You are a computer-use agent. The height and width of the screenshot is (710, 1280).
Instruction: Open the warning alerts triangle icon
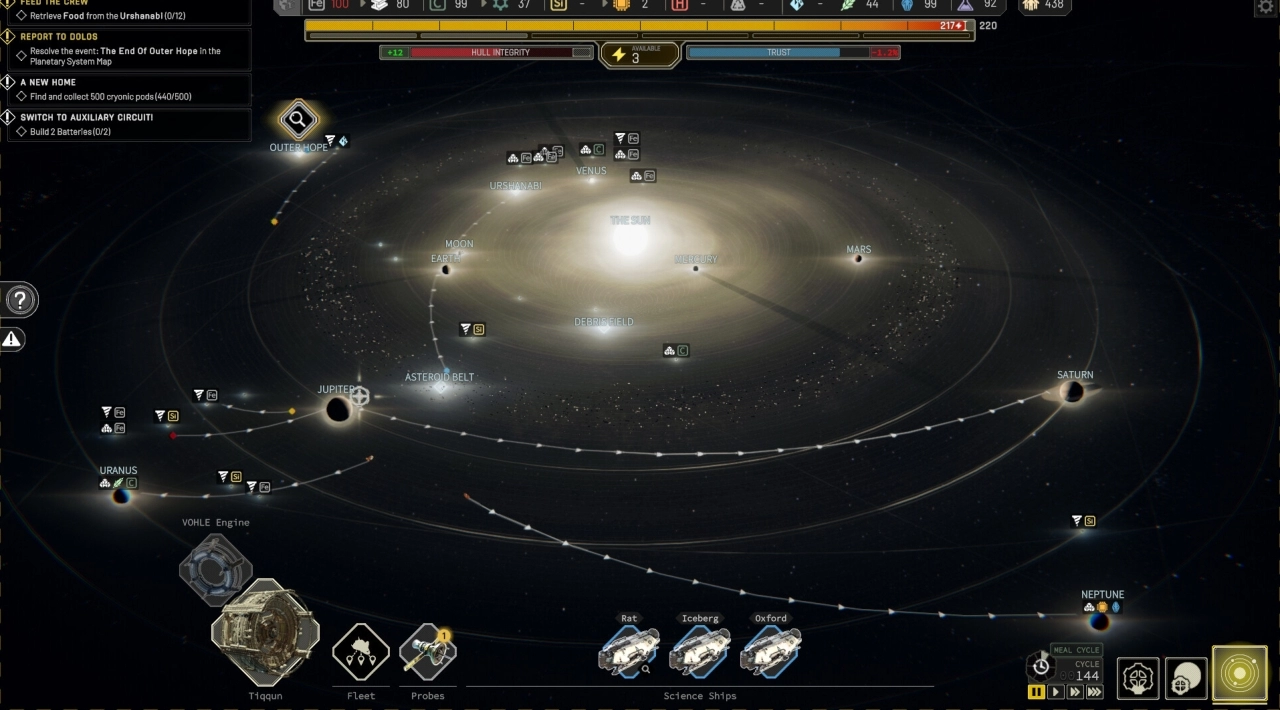[x=12, y=340]
